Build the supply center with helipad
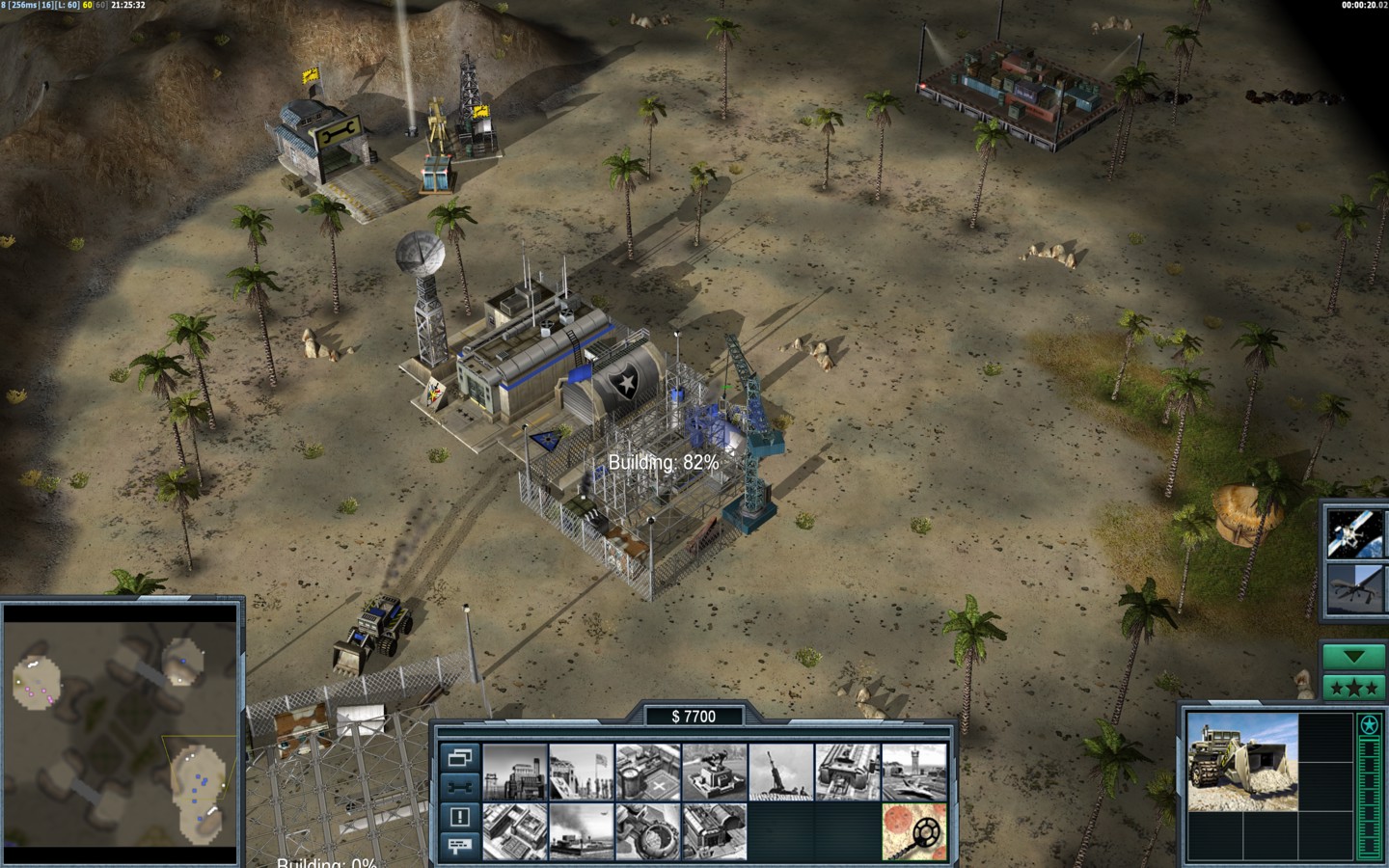The height and width of the screenshot is (868, 1389). [648, 771]
